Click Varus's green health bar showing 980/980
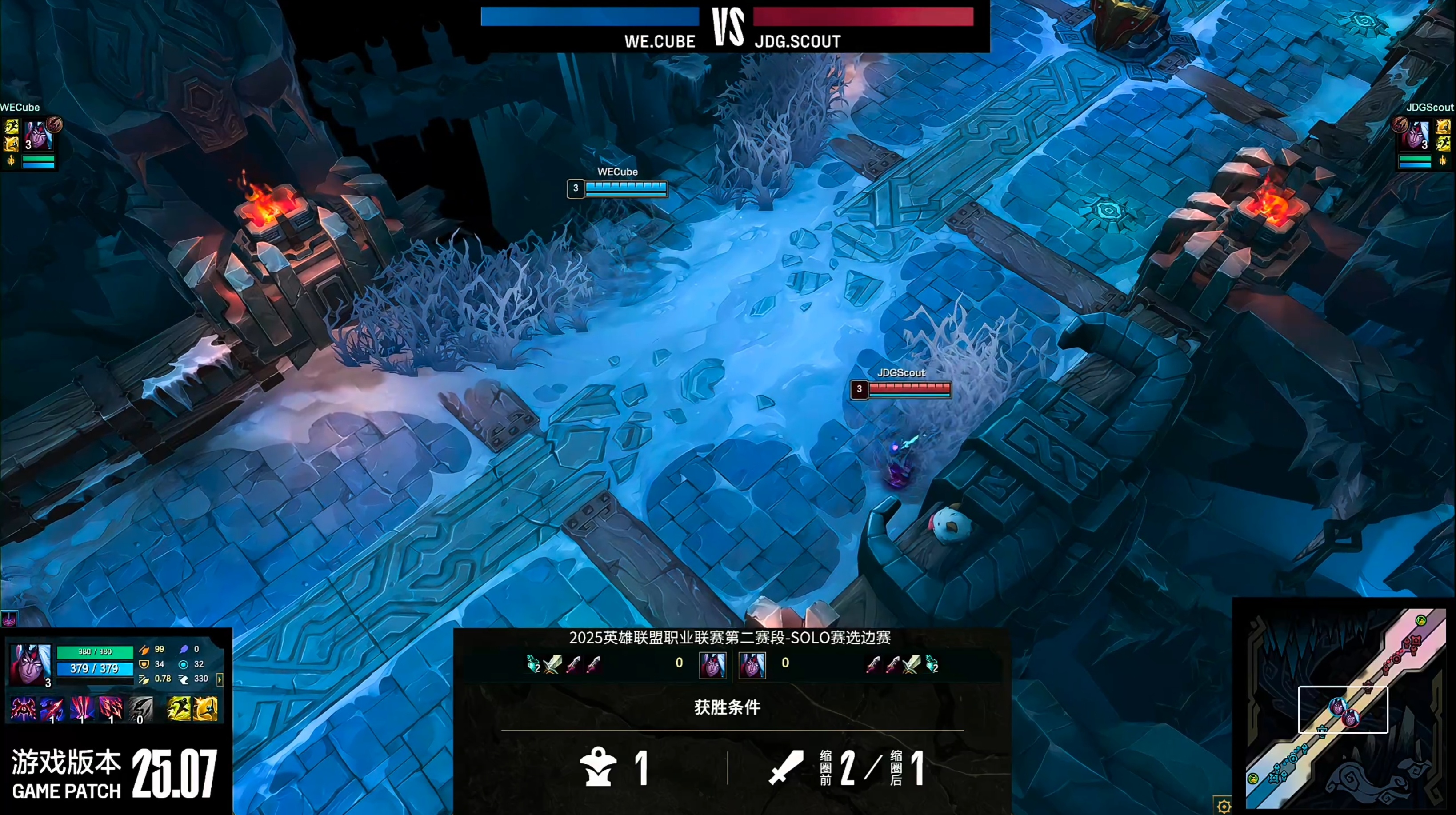The height and width of the screenshot is (815, 1456). coord(95,652)
